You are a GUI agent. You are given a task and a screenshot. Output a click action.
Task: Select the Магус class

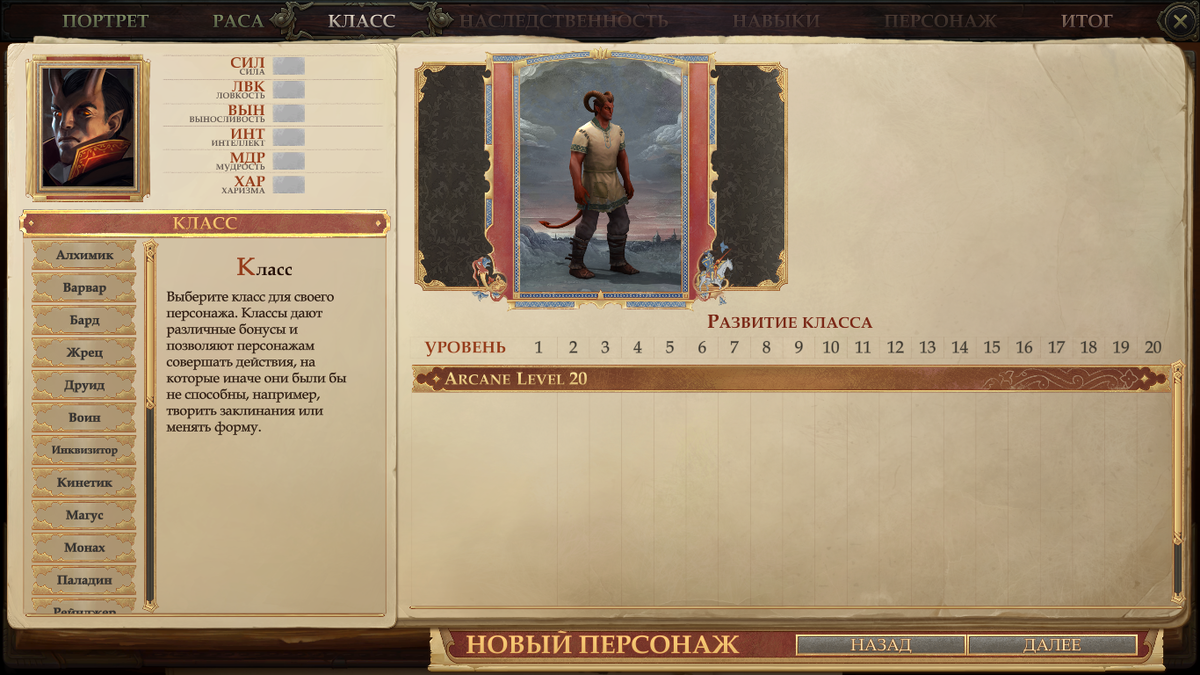click(x=84, y=515)
